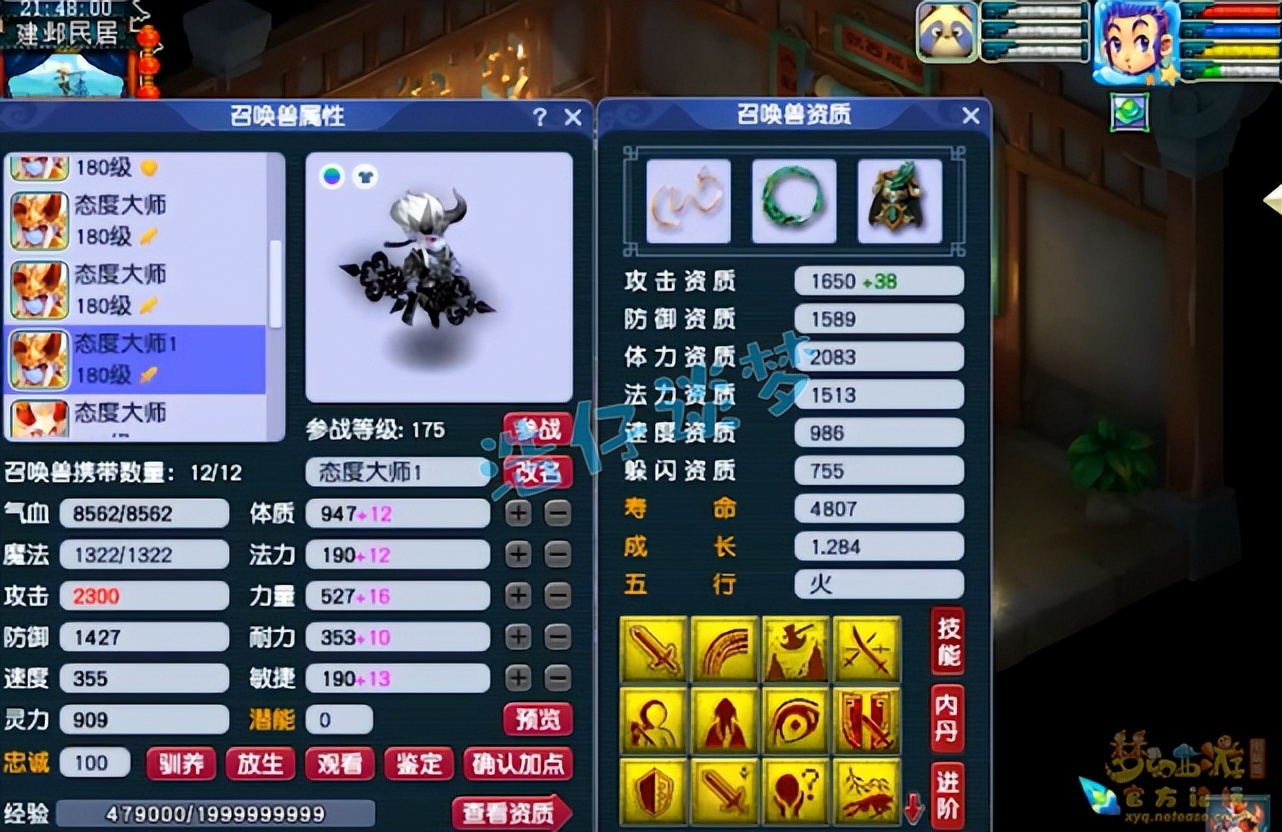Click the axe-over-mountain skill icon

coord(796,650)
